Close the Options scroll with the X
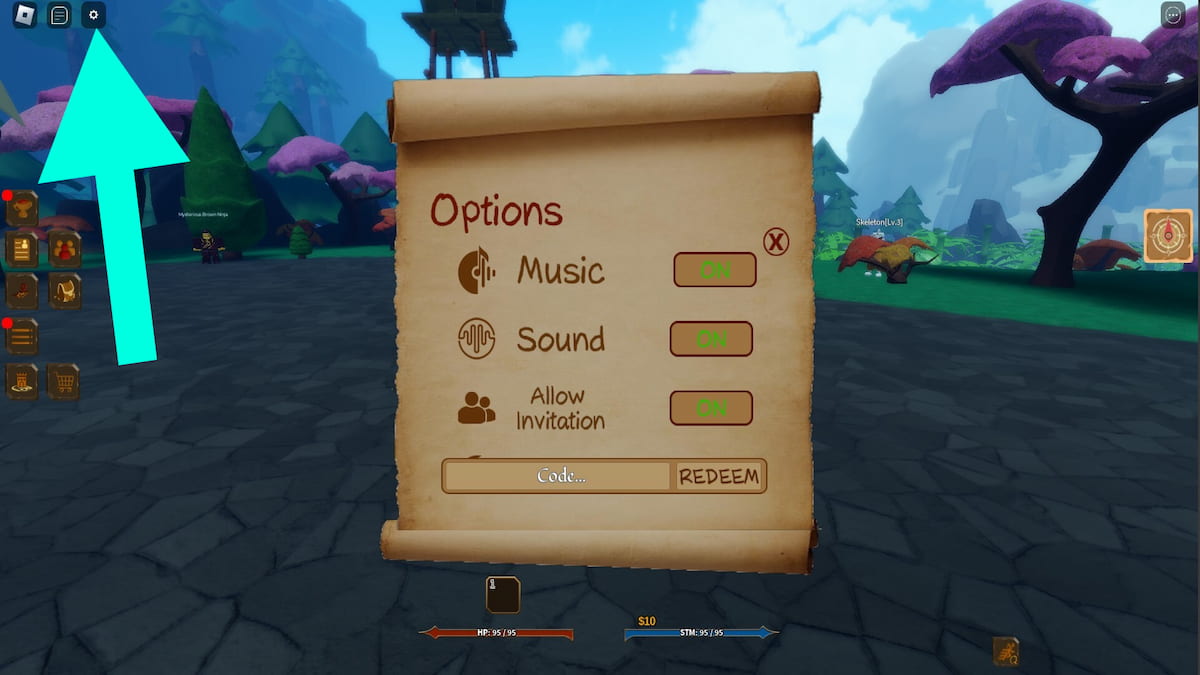The height and width of the screenshot is (675, 1200). [776, 241]
